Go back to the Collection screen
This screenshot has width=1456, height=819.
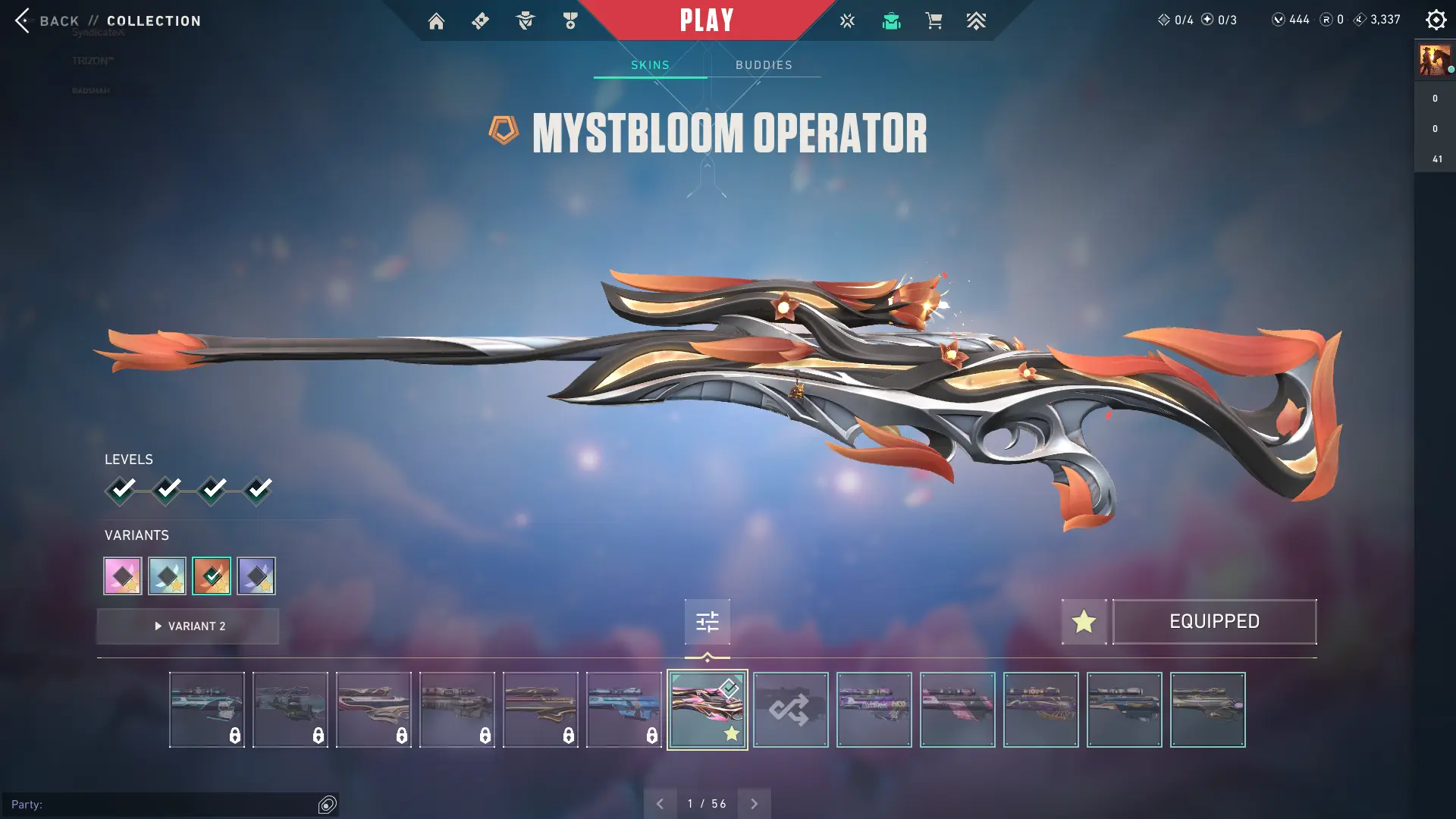pyautogui.click(x=57, y=20)
